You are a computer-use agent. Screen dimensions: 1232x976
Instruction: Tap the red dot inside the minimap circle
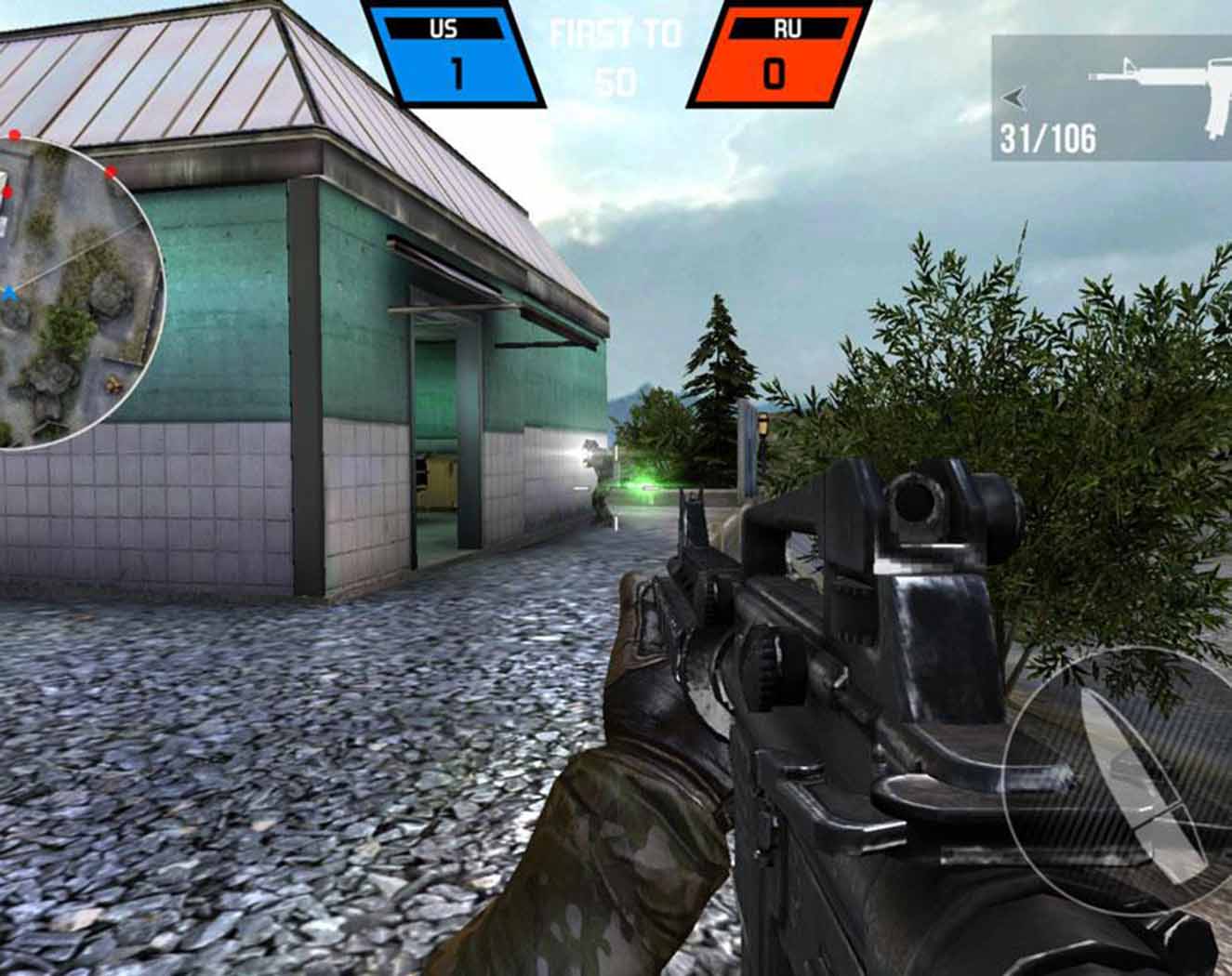point(112,172)
